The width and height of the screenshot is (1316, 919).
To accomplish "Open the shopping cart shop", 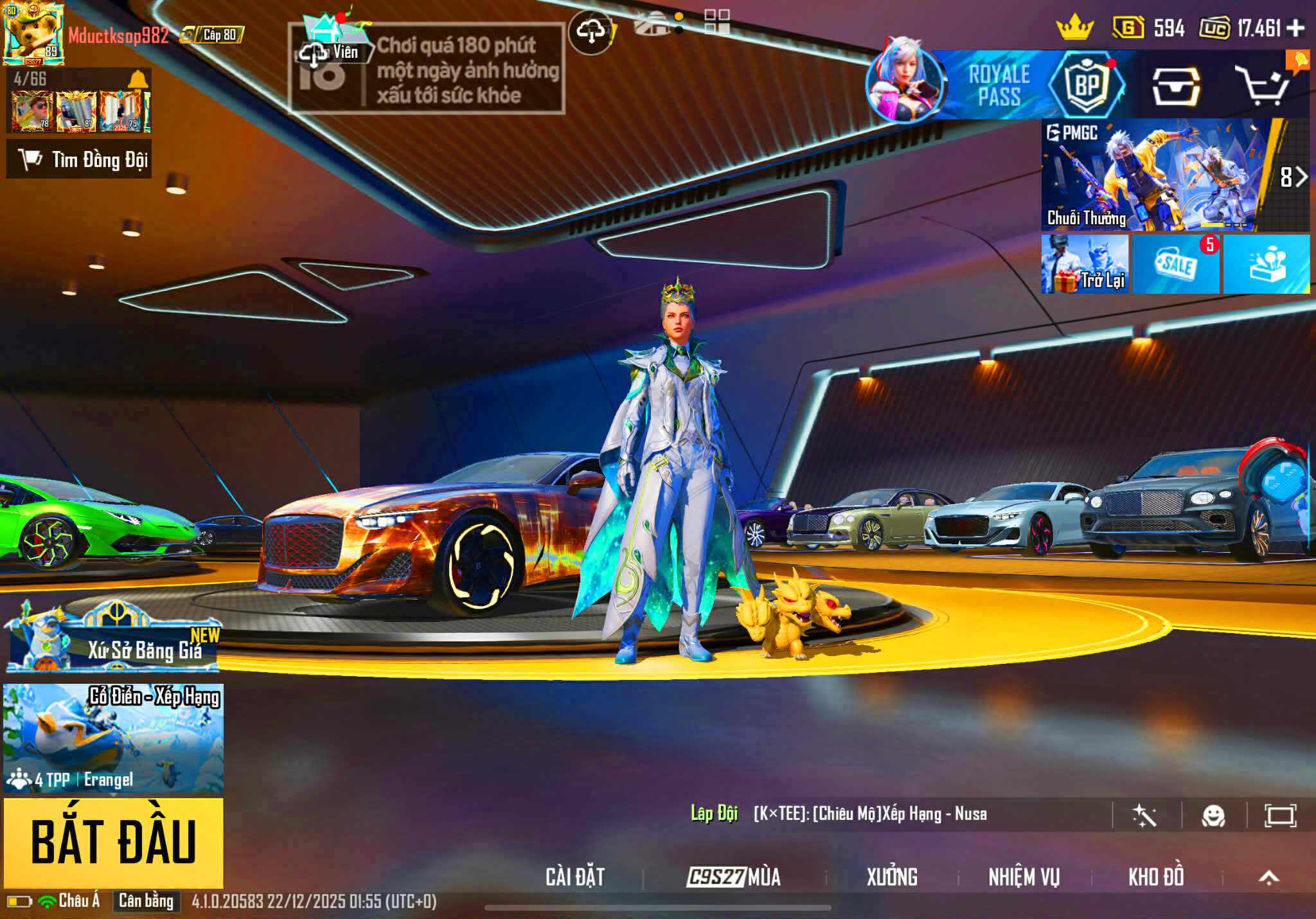I will (x=1263, y=86).
